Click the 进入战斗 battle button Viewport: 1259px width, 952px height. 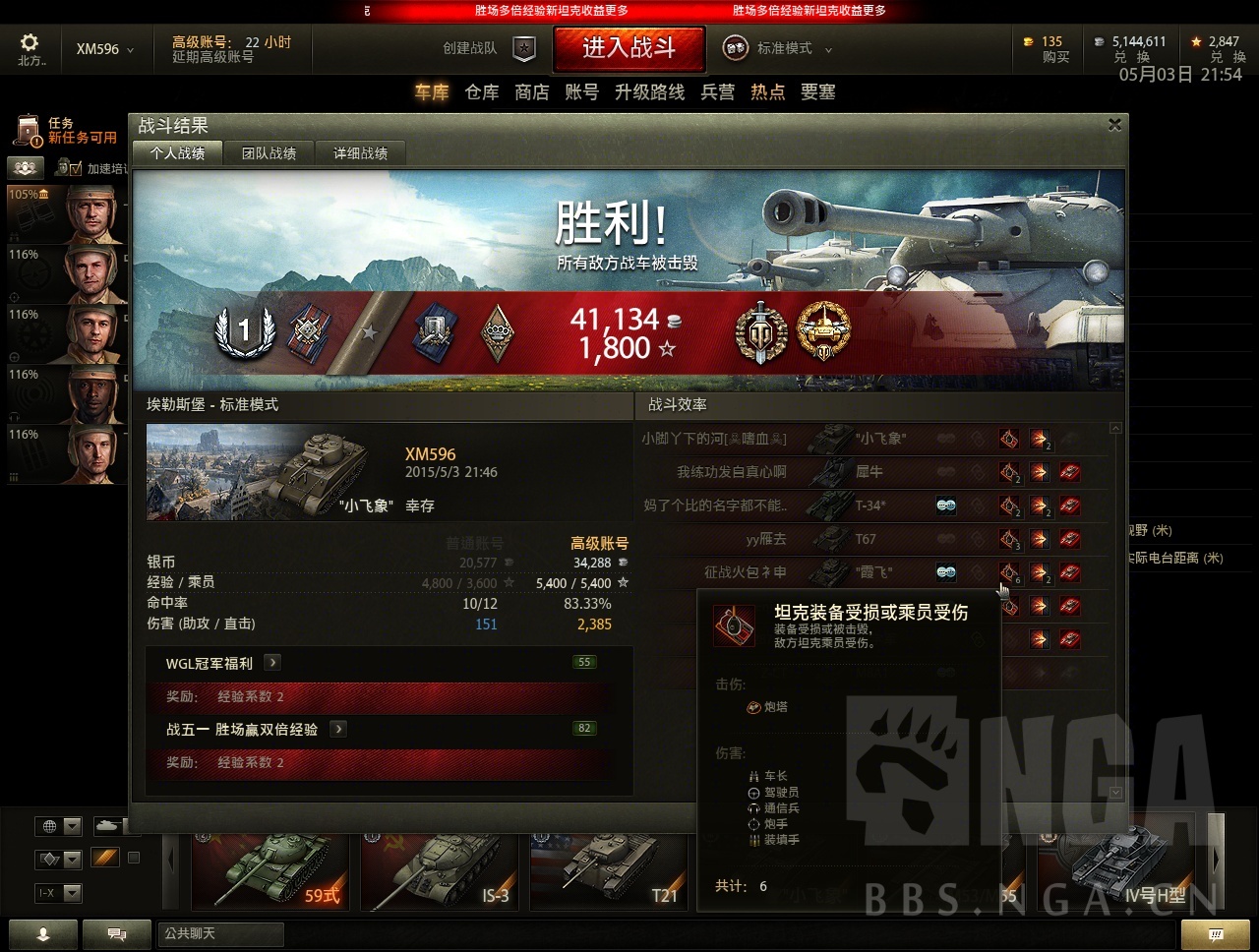[x=629, y=47]
